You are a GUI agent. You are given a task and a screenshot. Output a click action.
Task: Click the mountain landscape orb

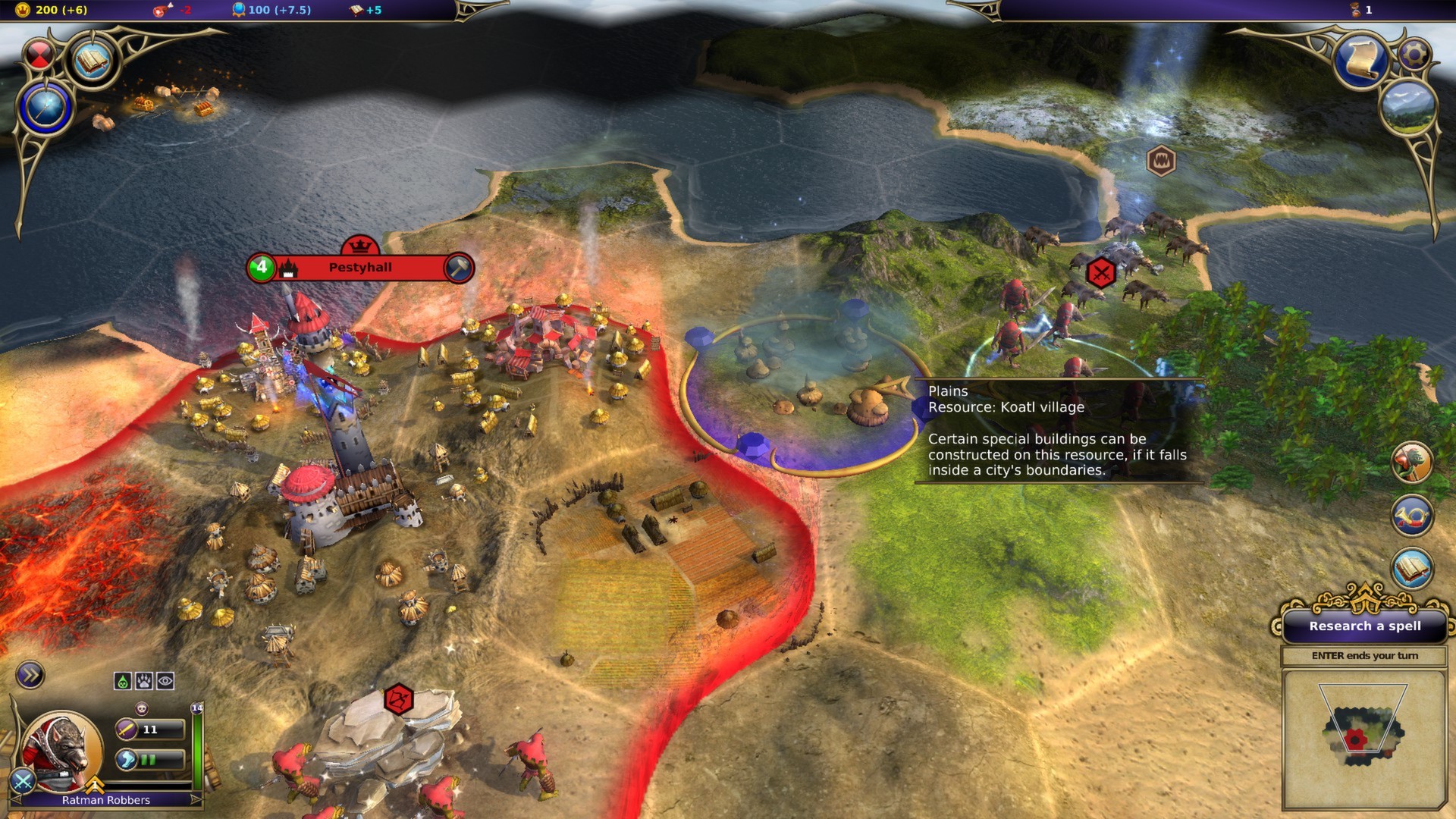coord(1408,108)
